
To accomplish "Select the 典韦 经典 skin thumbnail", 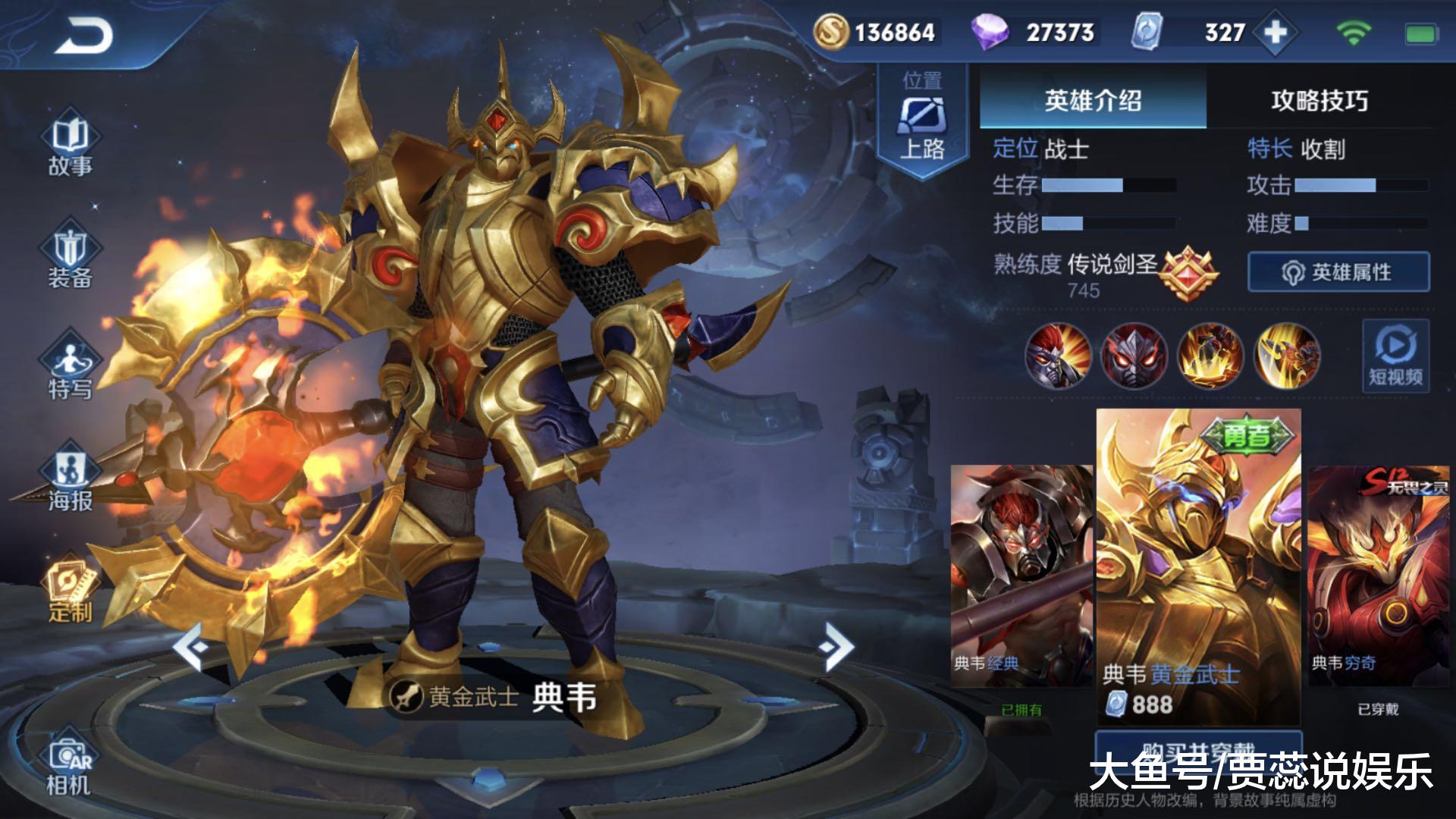I will 1021,576.
